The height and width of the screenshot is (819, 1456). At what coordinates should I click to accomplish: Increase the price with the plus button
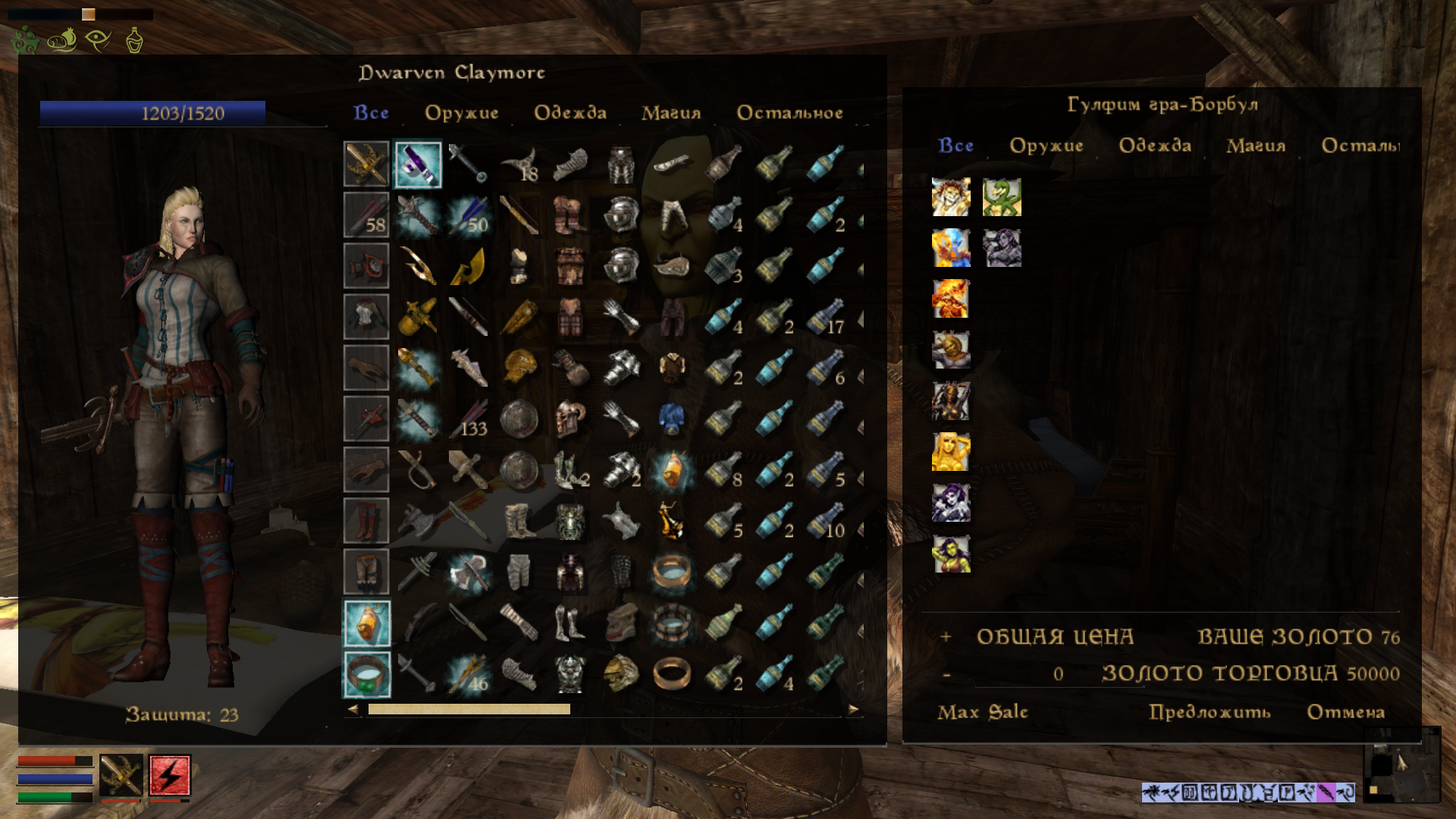click(x=946, y=637)
